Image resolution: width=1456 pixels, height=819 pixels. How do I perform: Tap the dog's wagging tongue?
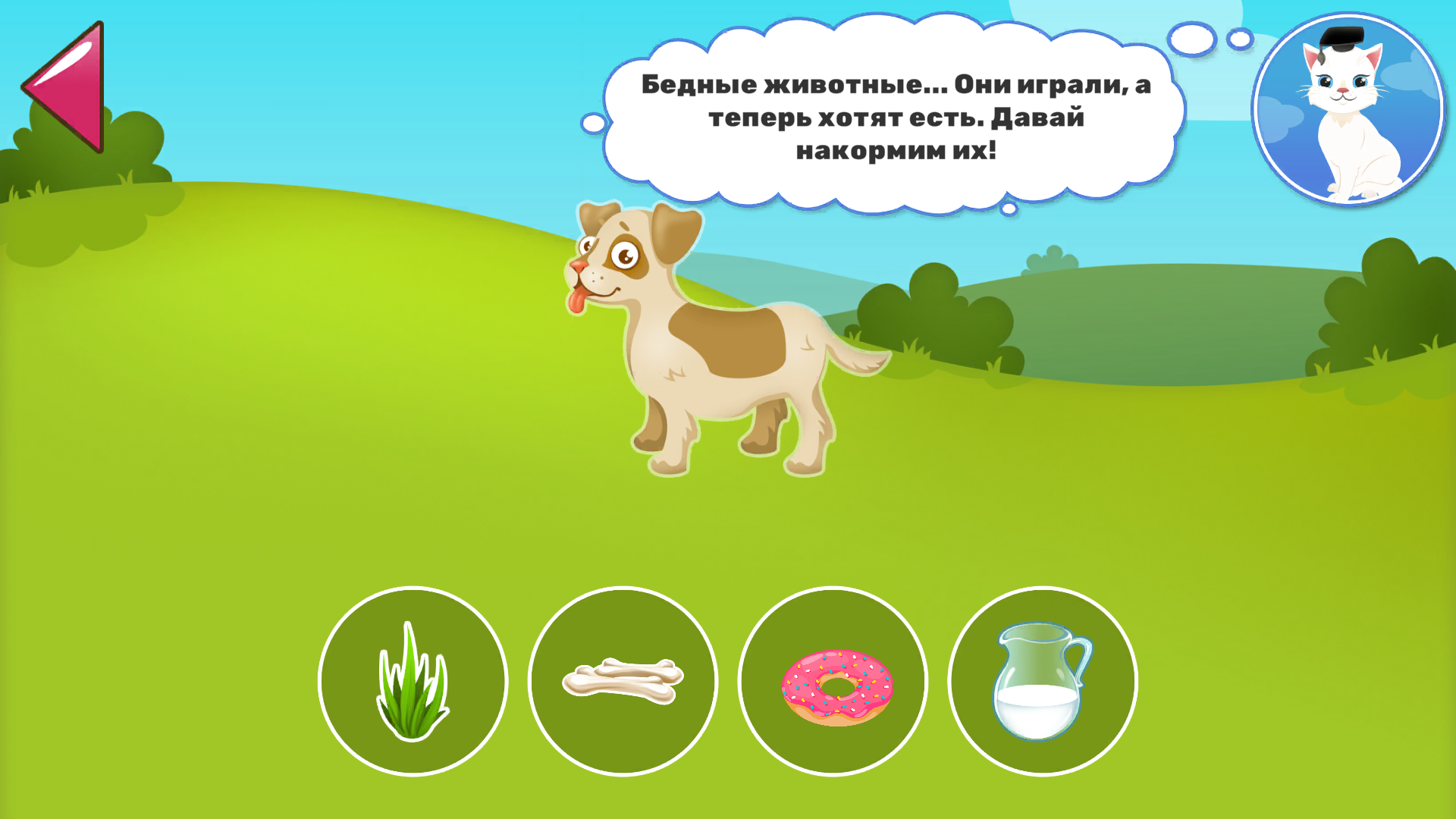pos(578,300)
